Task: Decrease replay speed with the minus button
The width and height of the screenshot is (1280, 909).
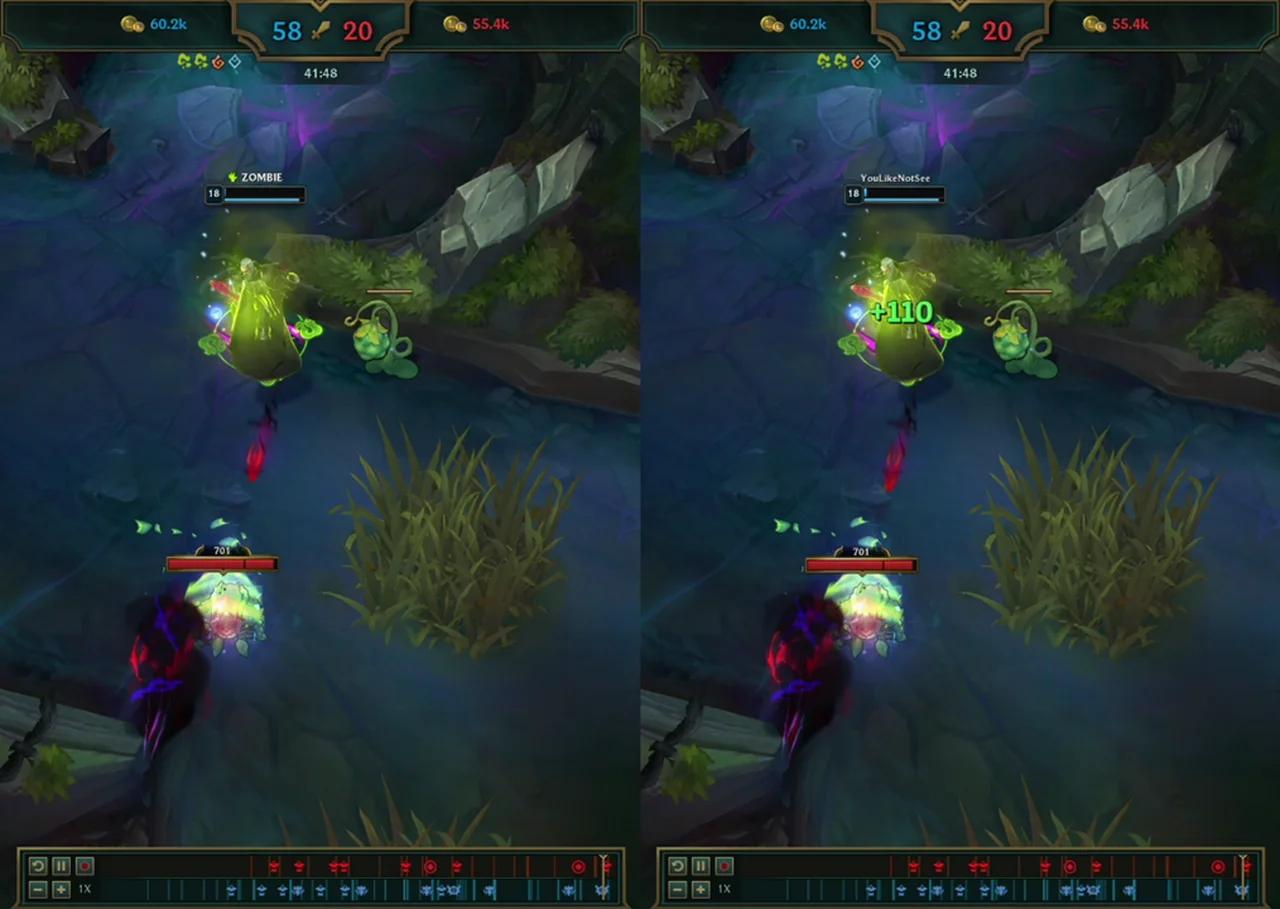Action: [x=37, y=888]
